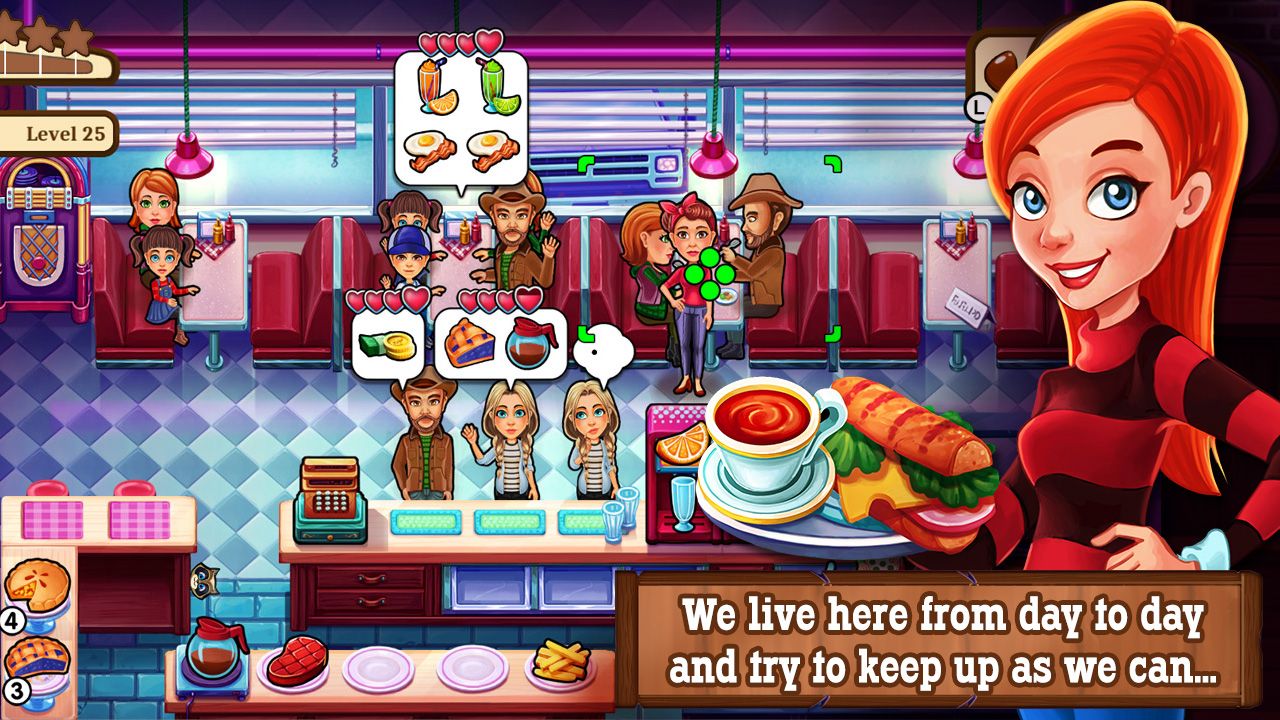Open the jukebox on the left wall
This screenshot has width=1280, height=720.
point(40,240)
